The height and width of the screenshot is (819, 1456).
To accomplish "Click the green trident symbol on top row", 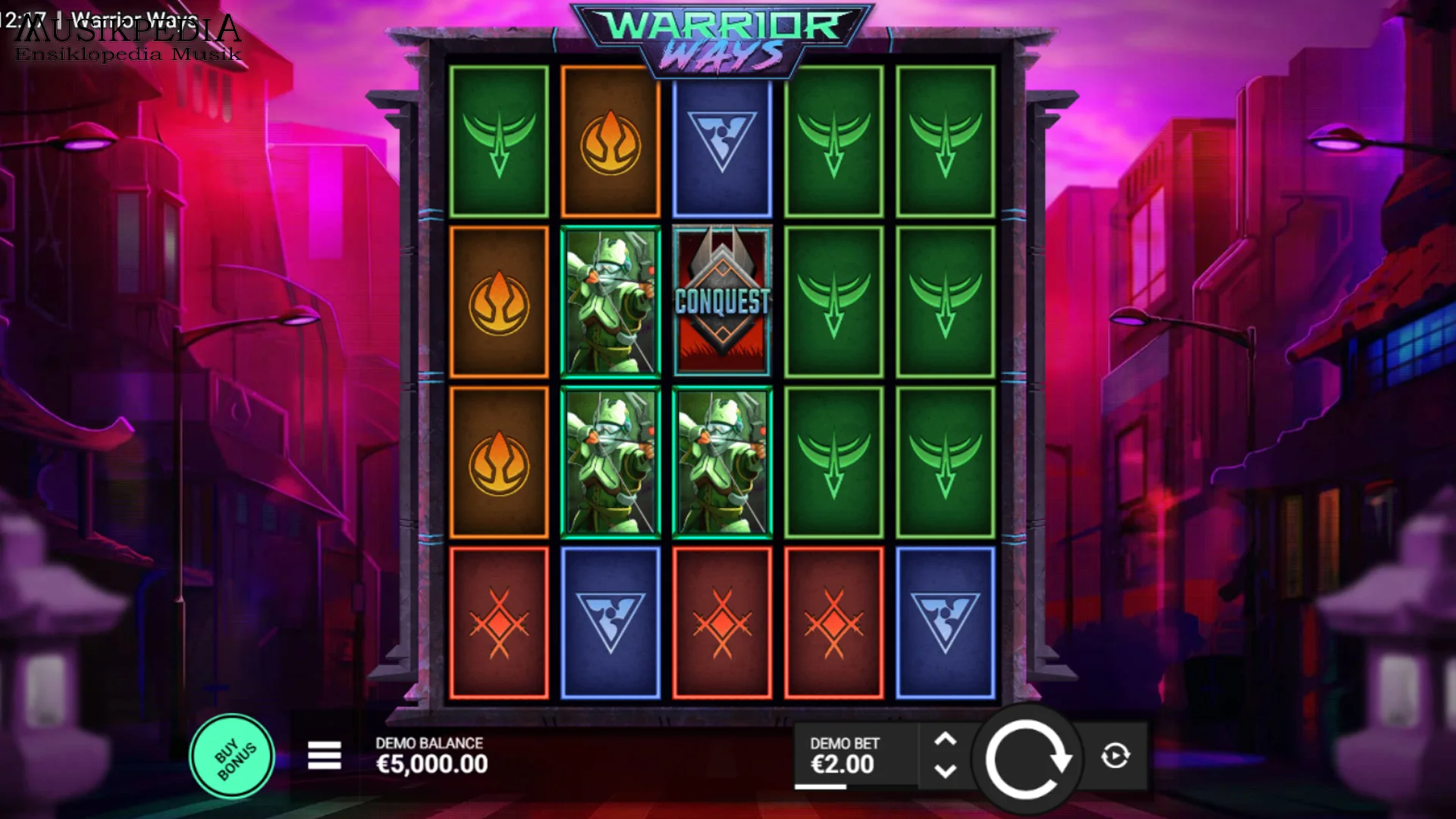I will click(834, 141).
